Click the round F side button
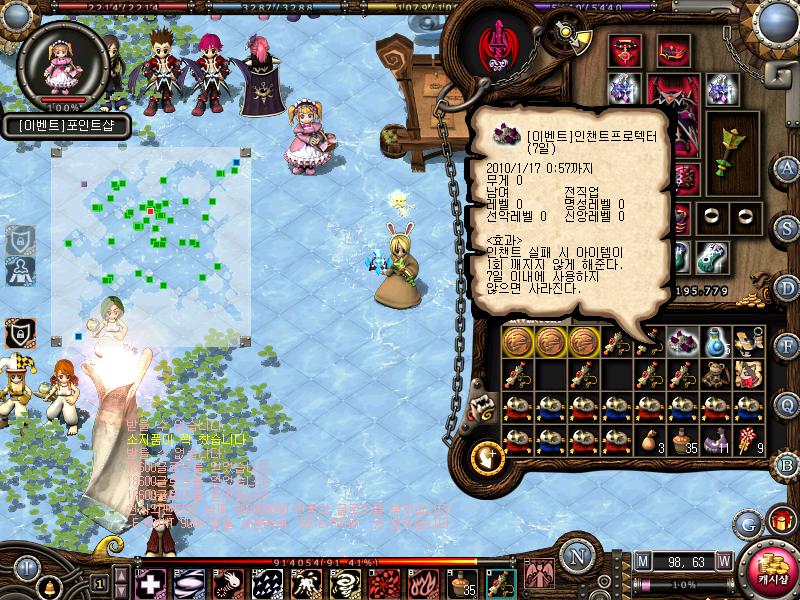Viewport: 800px width, 600px height. [786, 346]
